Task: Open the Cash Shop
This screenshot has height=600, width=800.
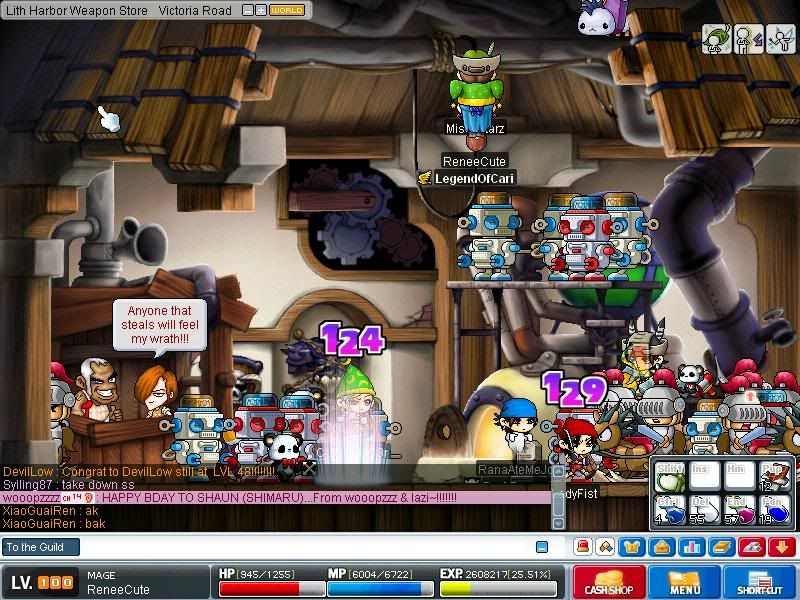Action: click(608, 583)
